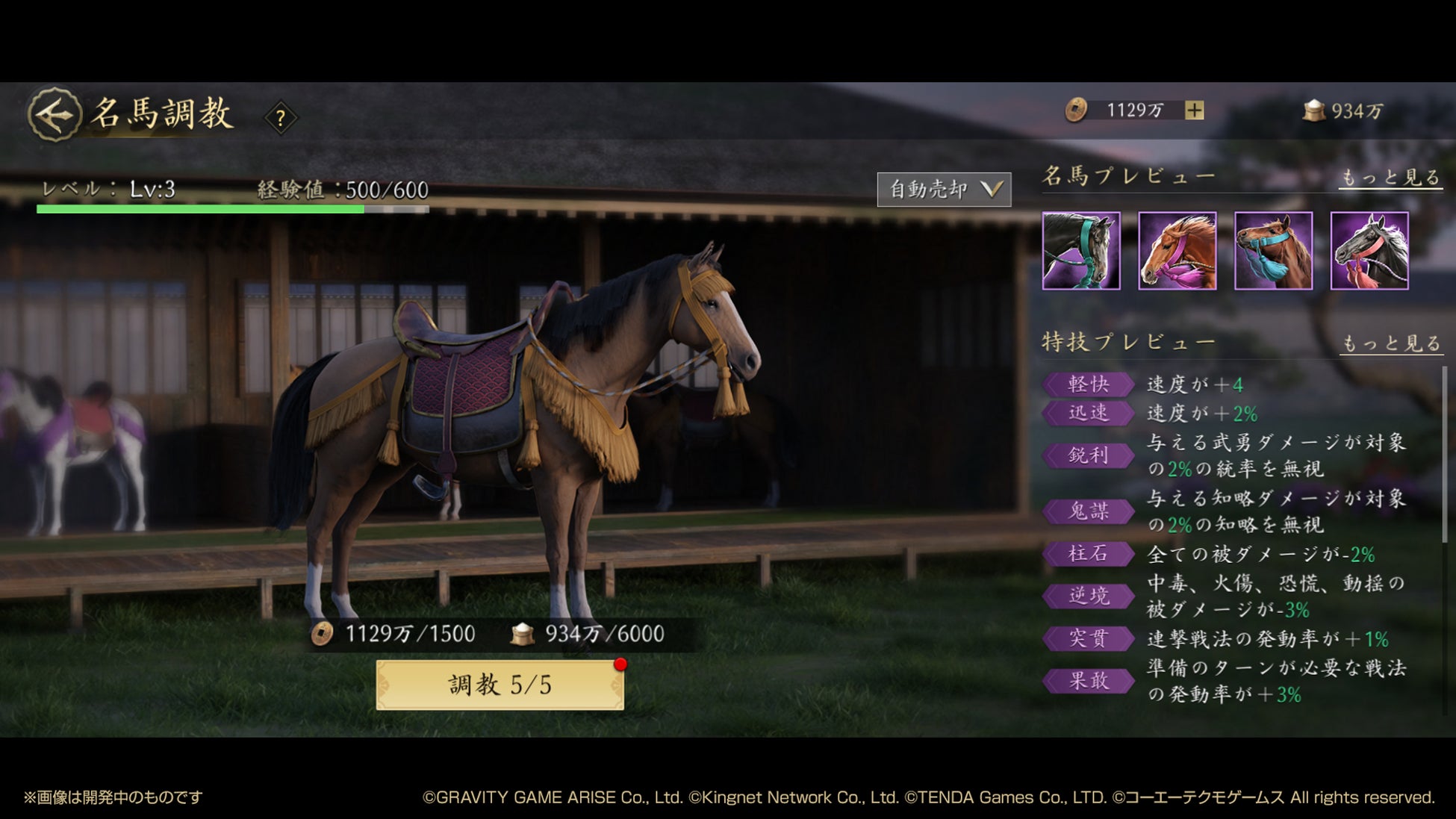This screenshot has width=1456, height=819.
Task: Select the black horse with teal bridle
Action: (x=1080, y=251)
